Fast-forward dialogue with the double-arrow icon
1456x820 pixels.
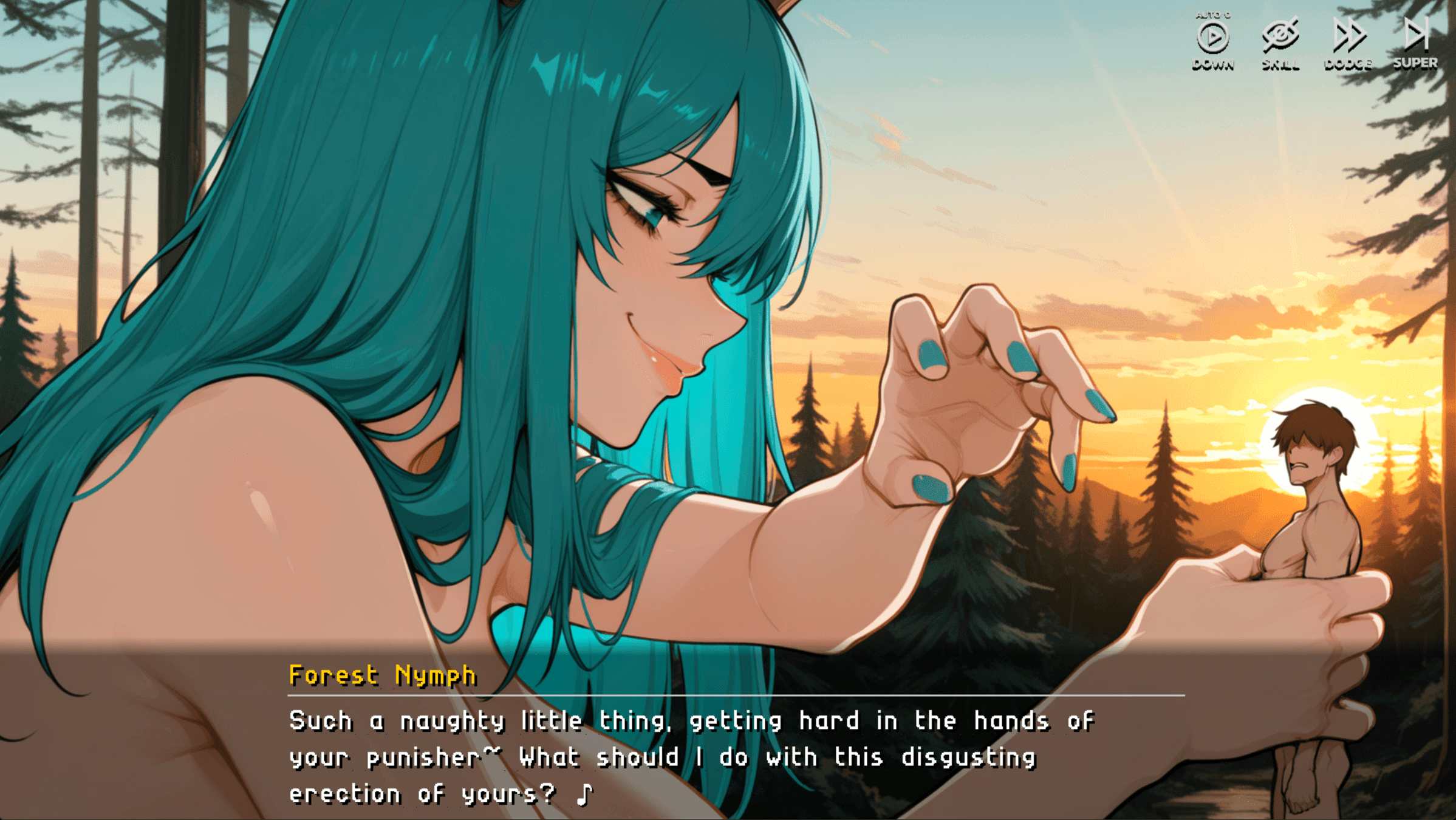click(1348, 36)
